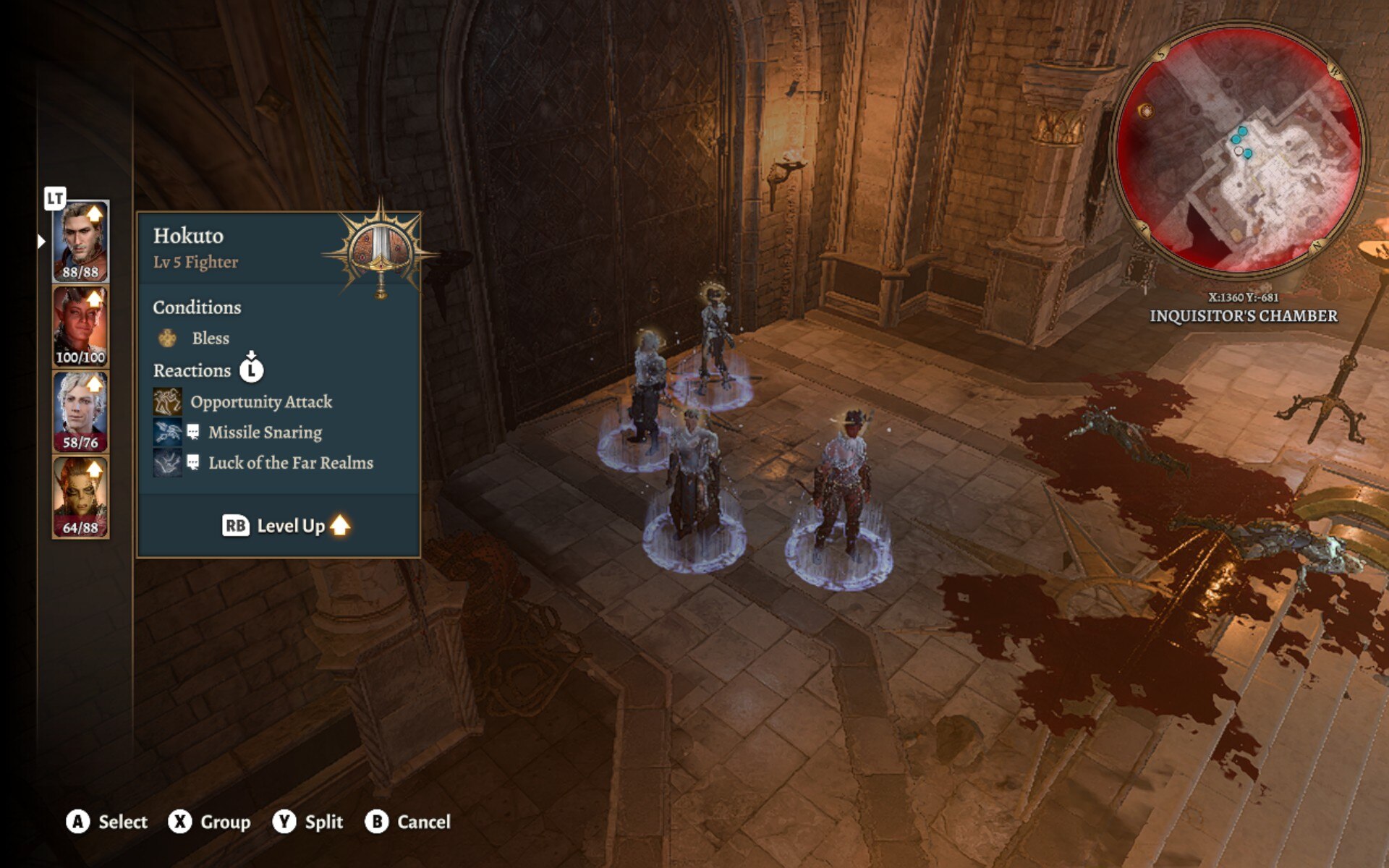Toggle the Missile Snaring reaction
This screenshot has width=1389, height=868.
click(264, 433)
